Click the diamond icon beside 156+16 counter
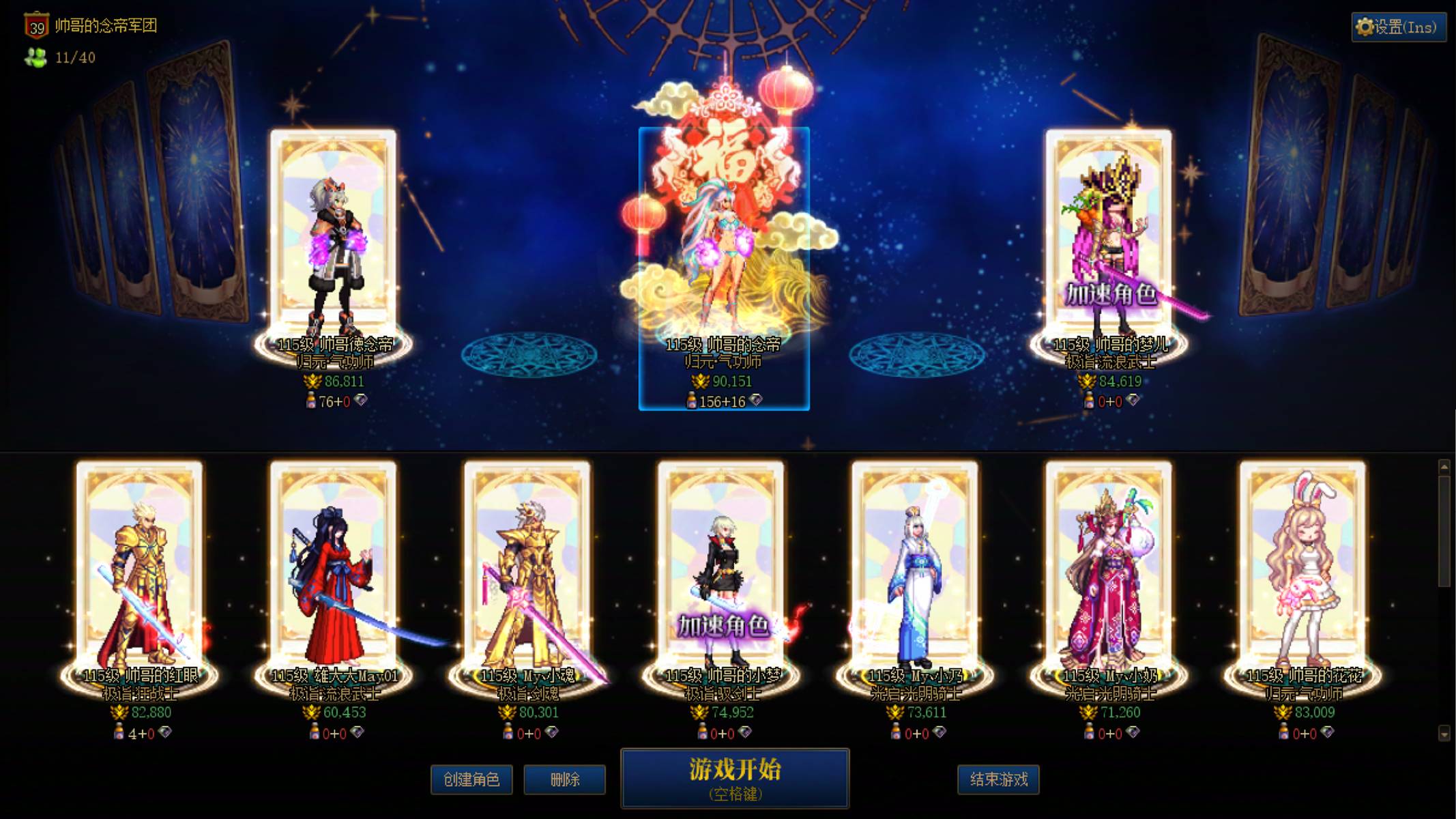 [756, 401]
